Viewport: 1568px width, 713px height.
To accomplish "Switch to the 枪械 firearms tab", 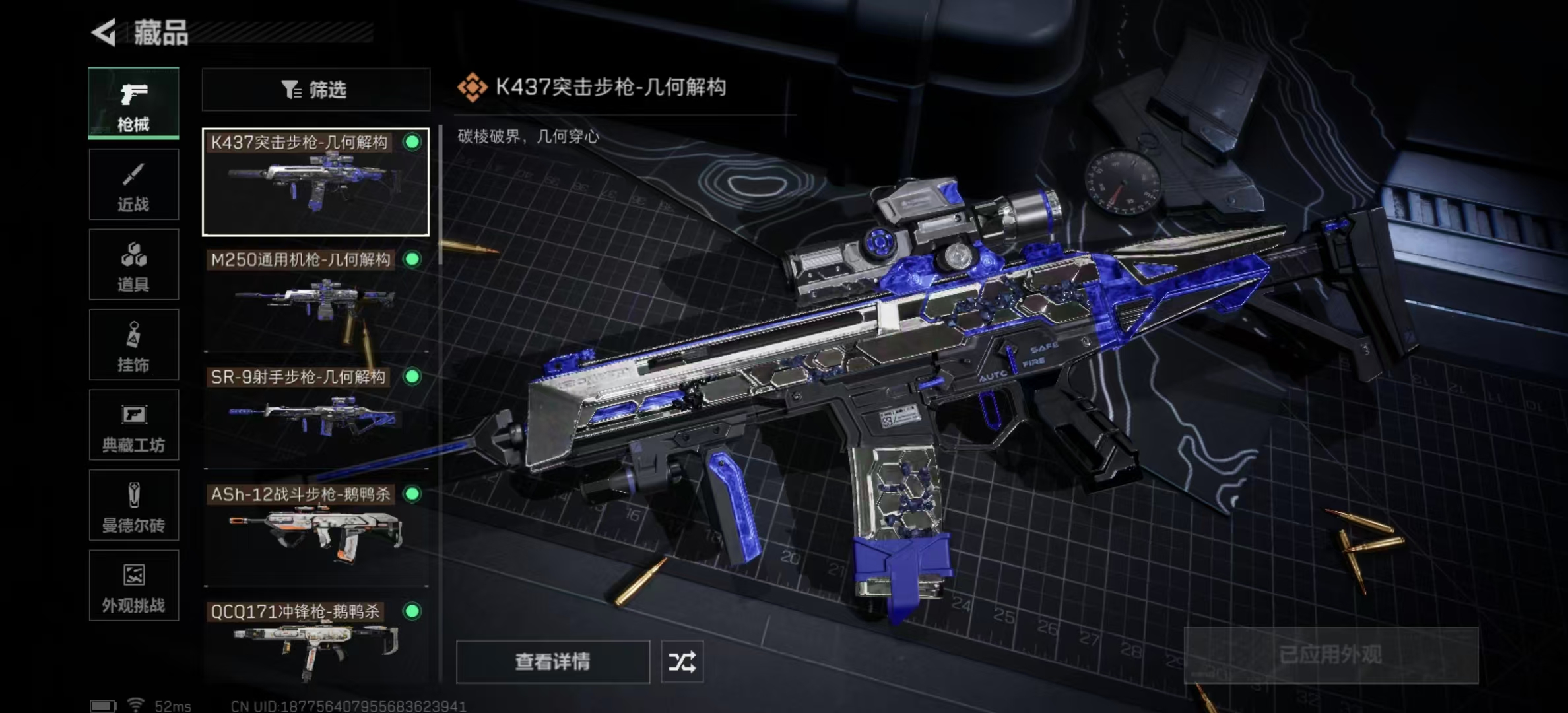I will pyautogui.click(x=133, y=103).
